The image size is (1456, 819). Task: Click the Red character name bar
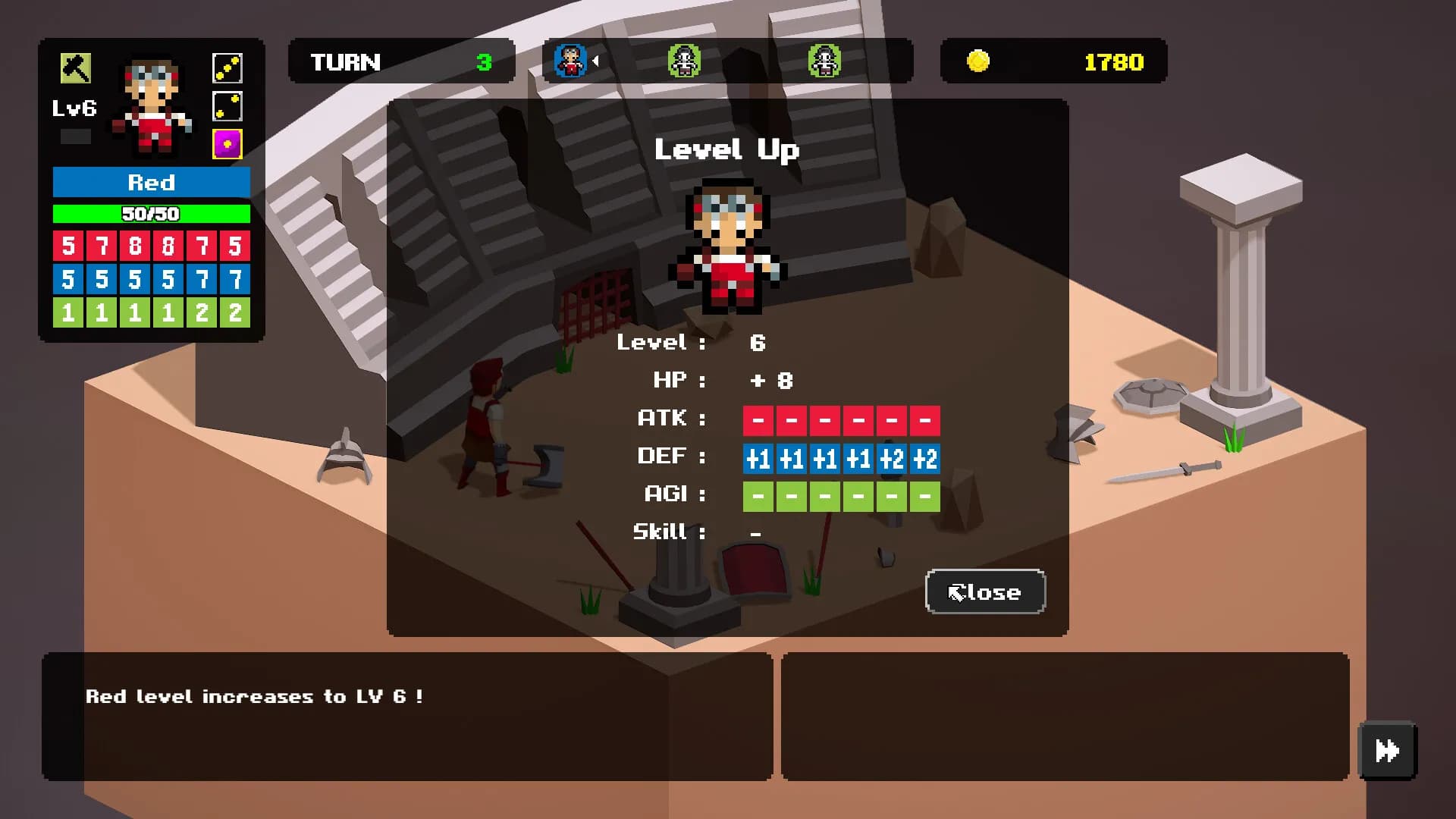click(151, 183)
